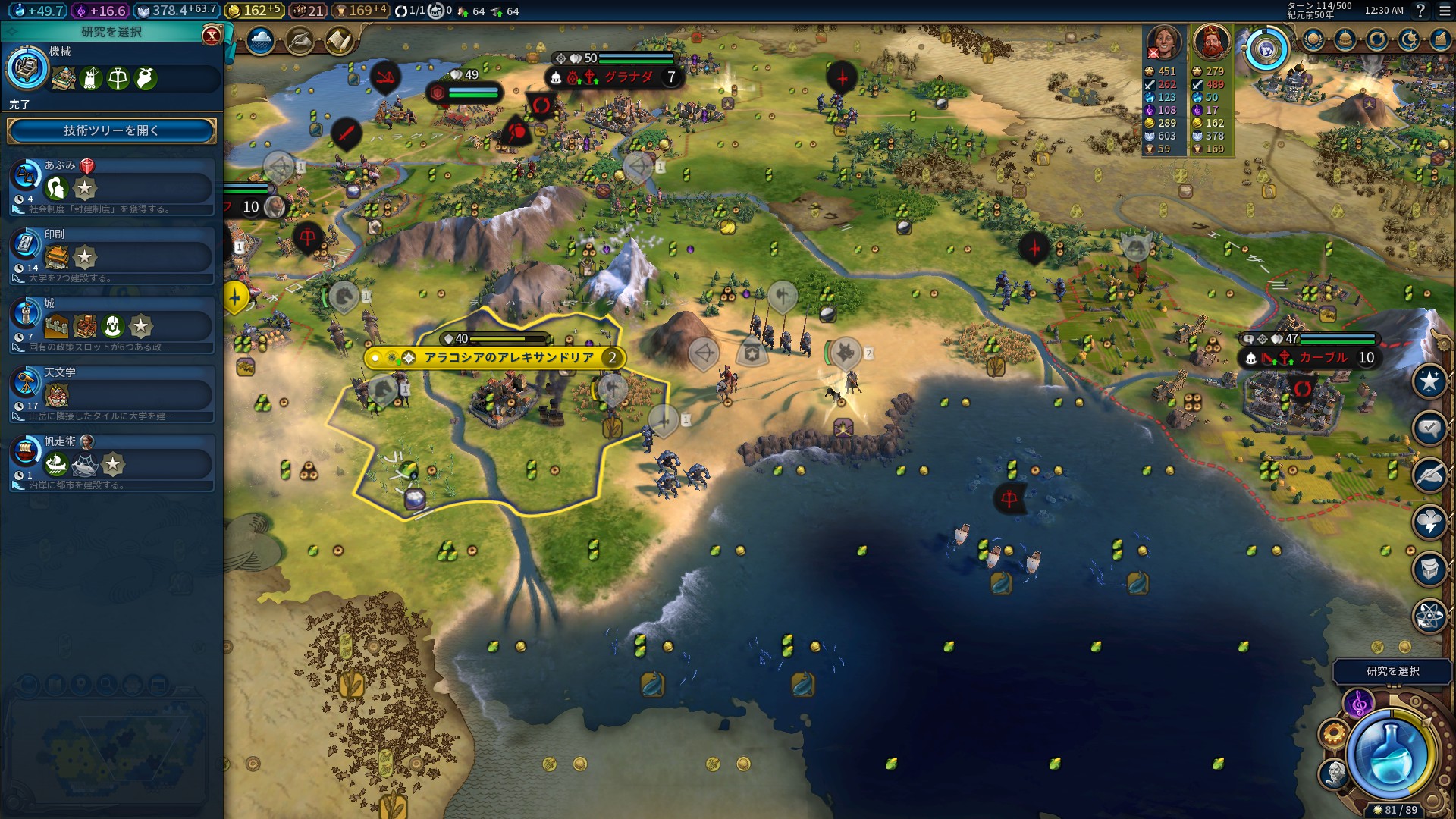This screenshot has width=1456, height=819.
Task: Choose あぶみ research
Action: [111, 186]
